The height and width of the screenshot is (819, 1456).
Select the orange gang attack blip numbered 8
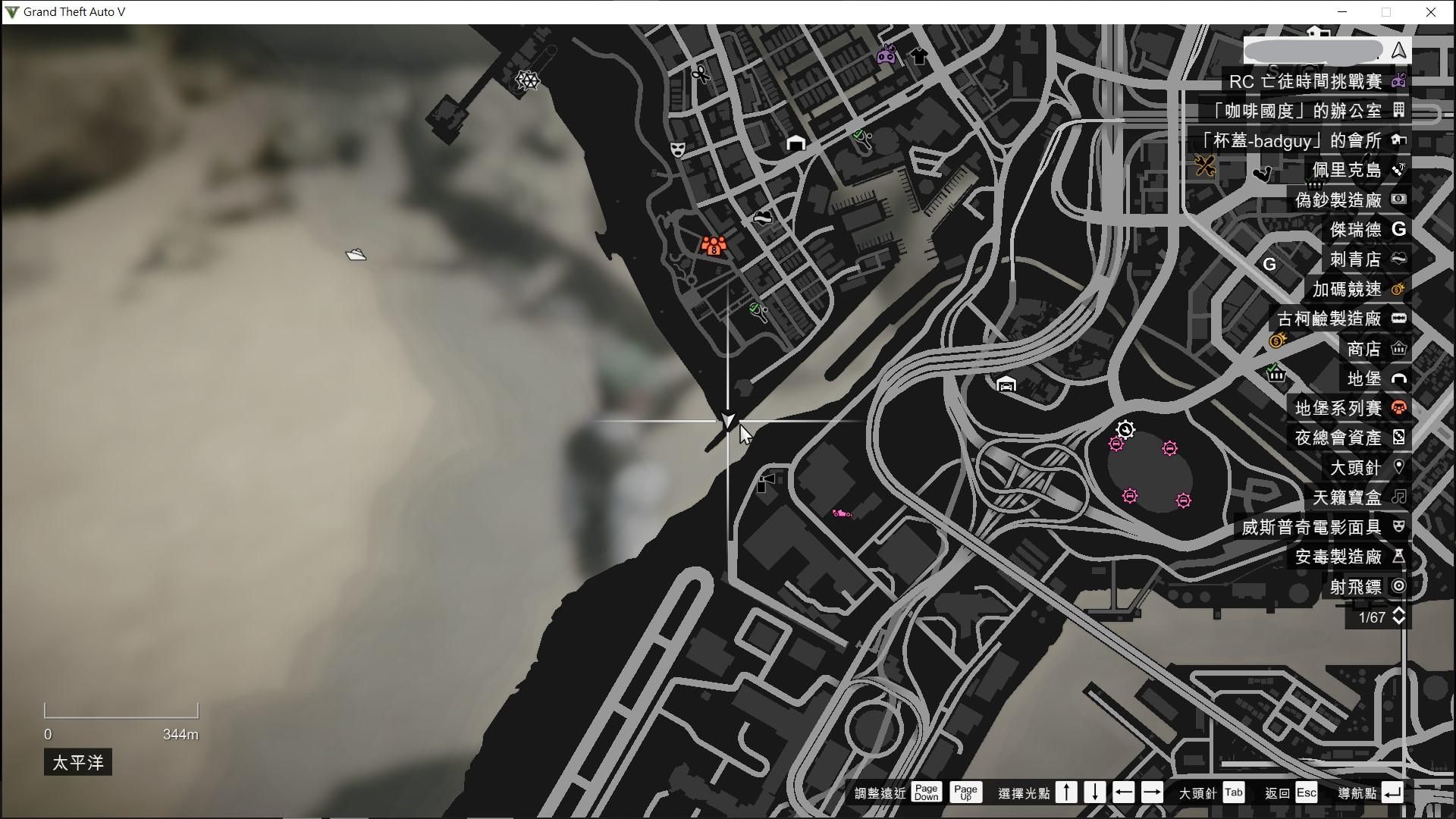713,246
